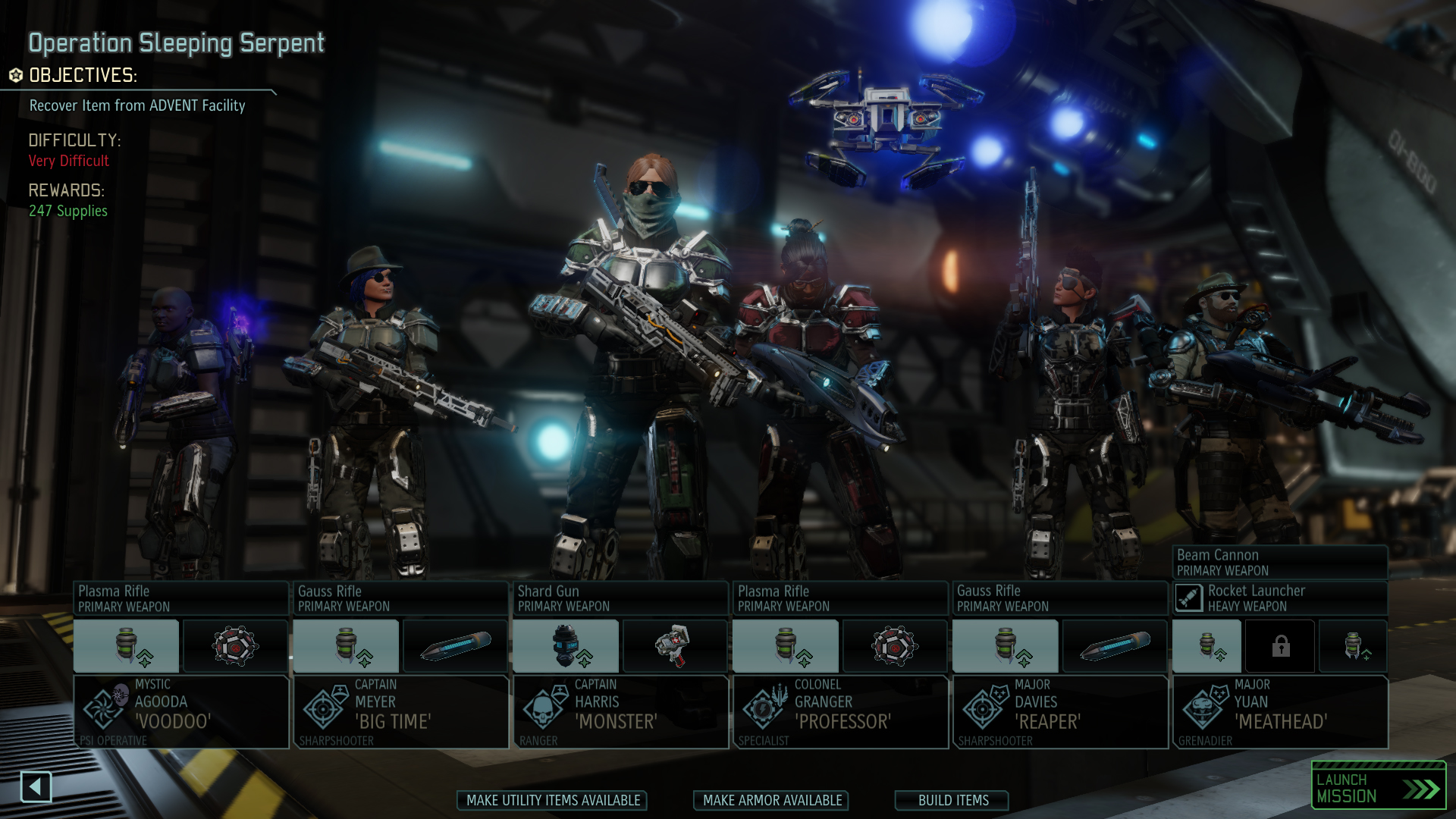
Task: Click the back arrow at bottom left
Action: coord(37,788)
